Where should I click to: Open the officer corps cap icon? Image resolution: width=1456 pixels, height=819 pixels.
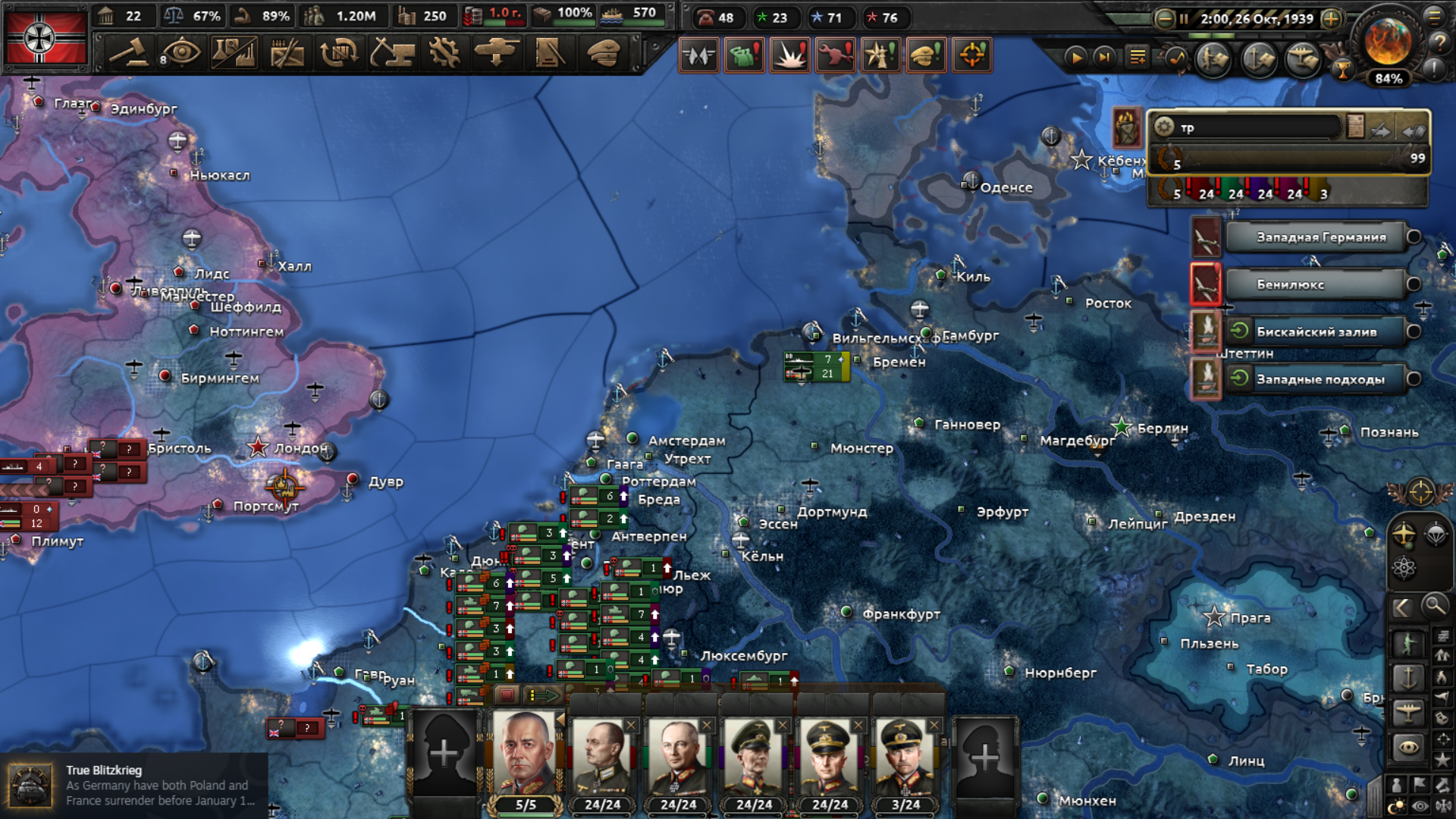tap(604, 54)
